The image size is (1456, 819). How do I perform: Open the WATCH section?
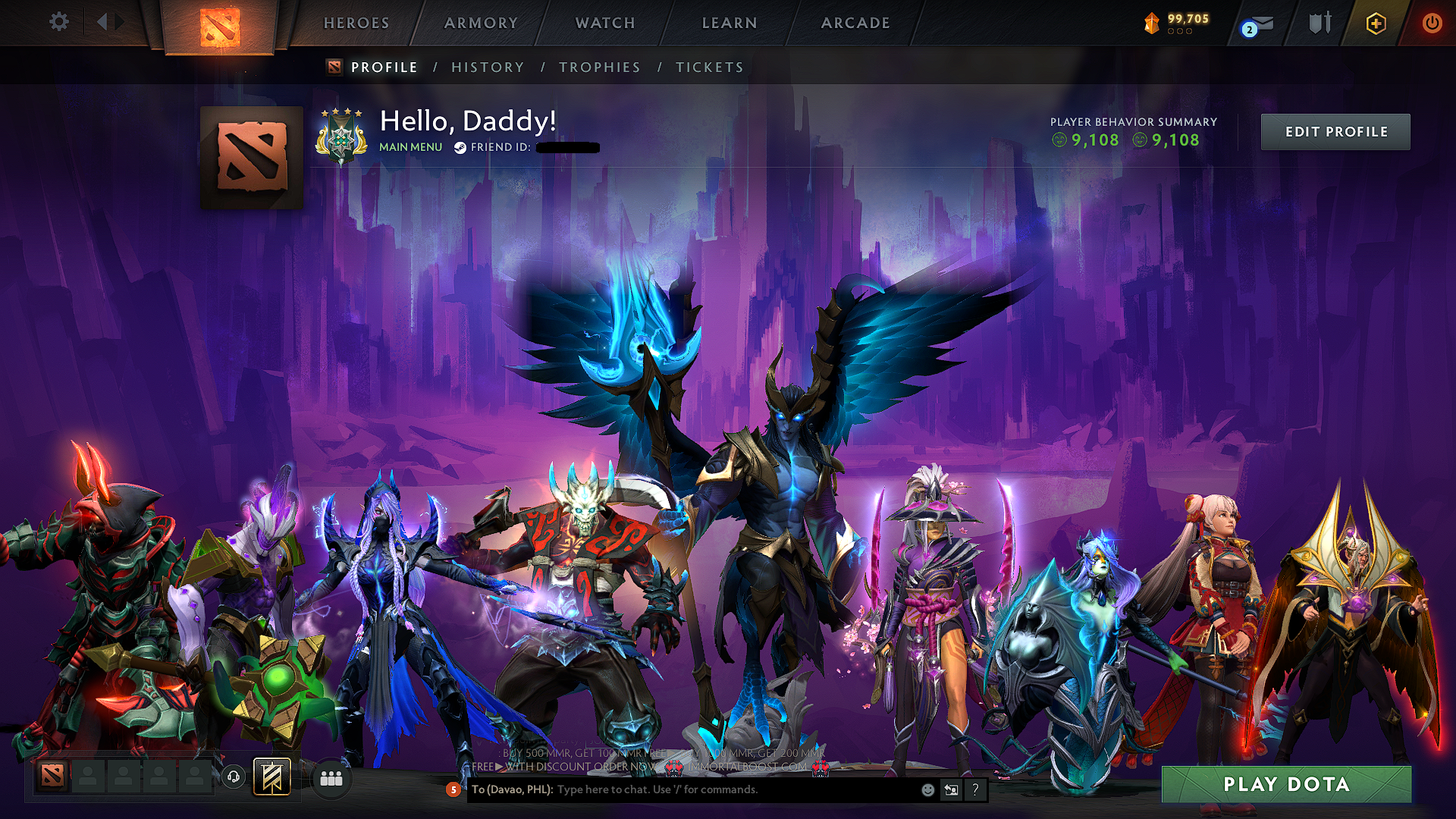coord(604,23)
